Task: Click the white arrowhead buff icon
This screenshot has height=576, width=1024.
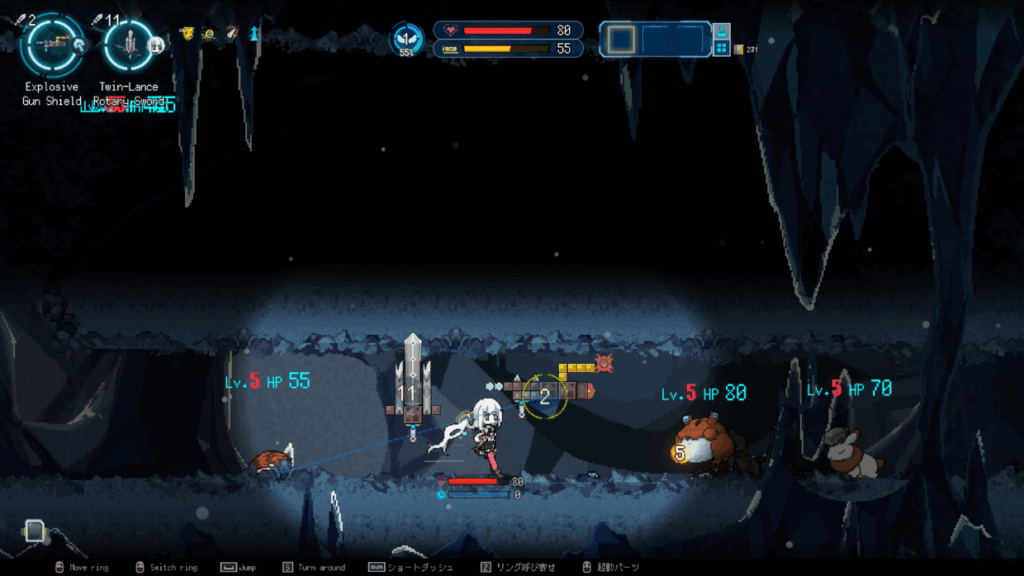Action: pyautogui.click(x=231, y=33)
